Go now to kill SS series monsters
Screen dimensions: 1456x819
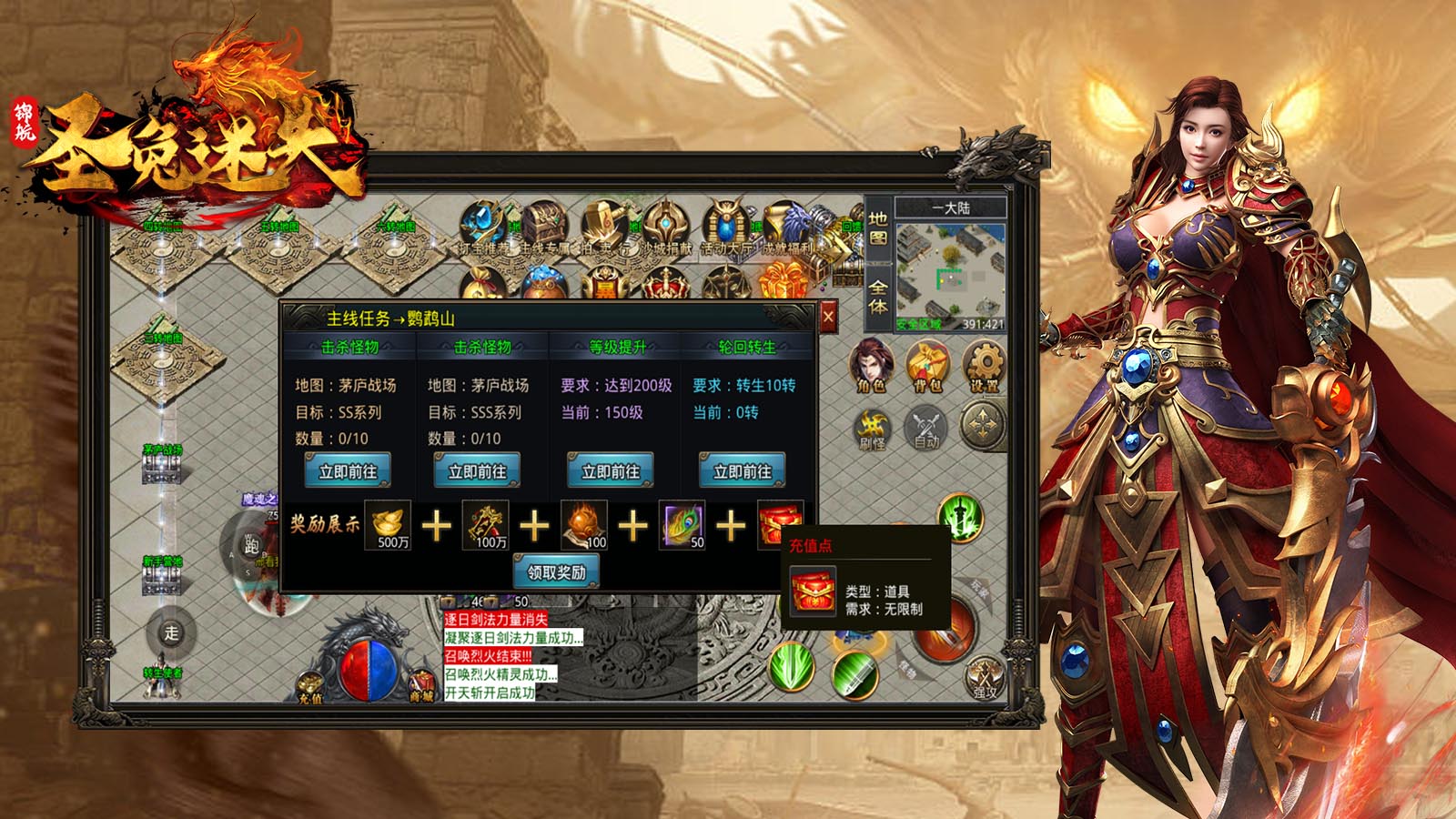[x=348, y=471]
